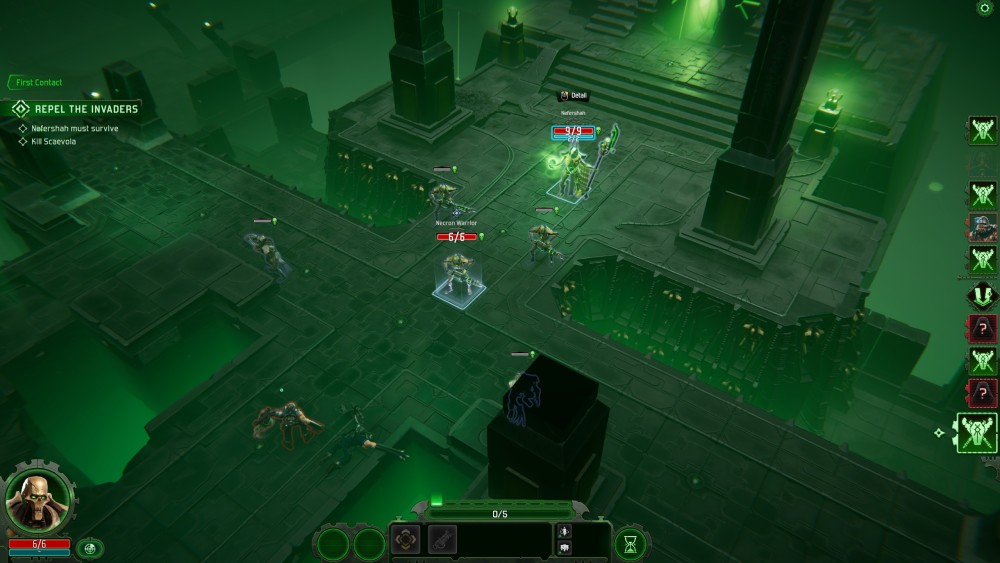Select the Nefershah unit

tap(573, 170)
